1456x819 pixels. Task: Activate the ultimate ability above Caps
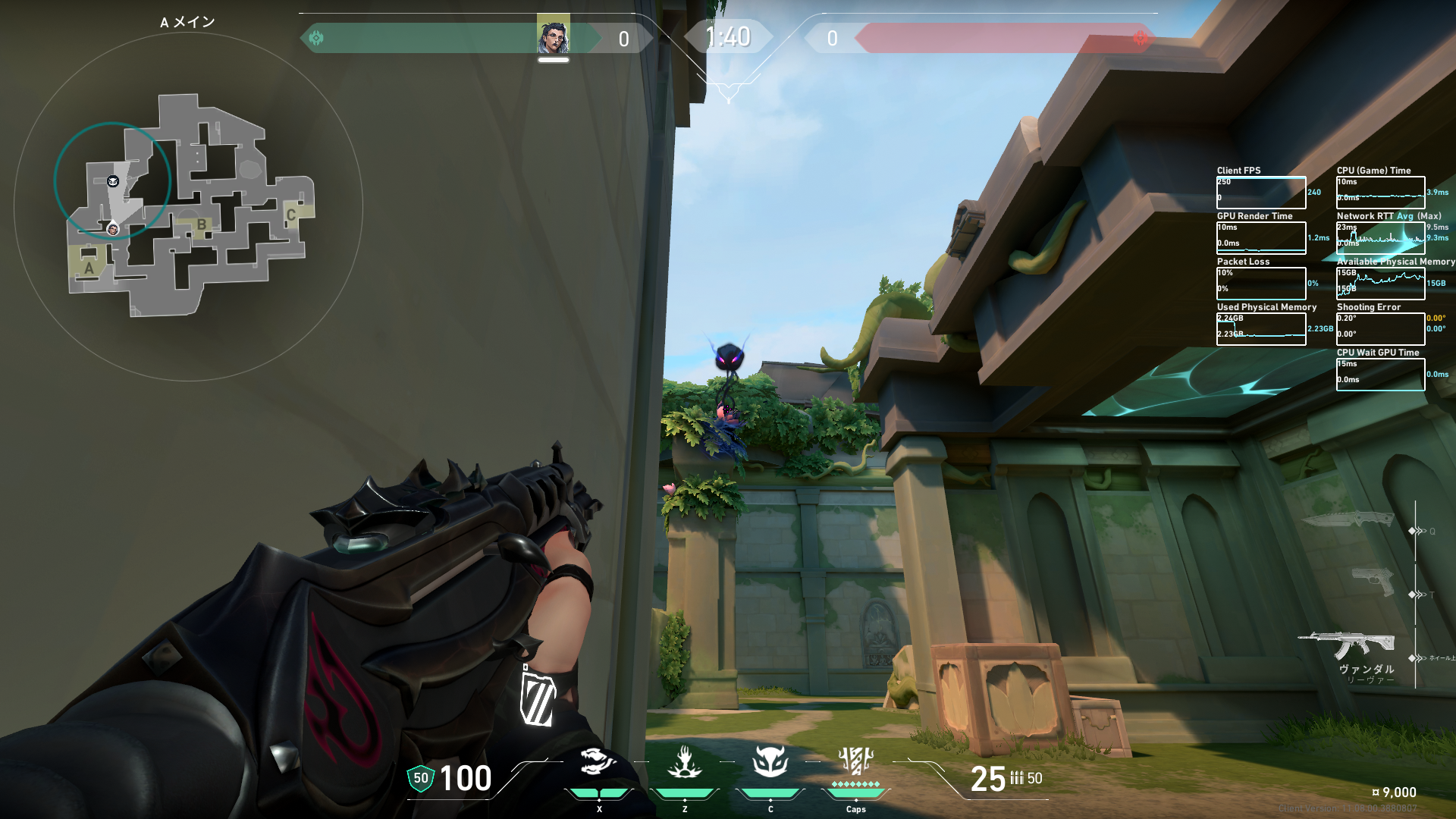pos(855,761)
